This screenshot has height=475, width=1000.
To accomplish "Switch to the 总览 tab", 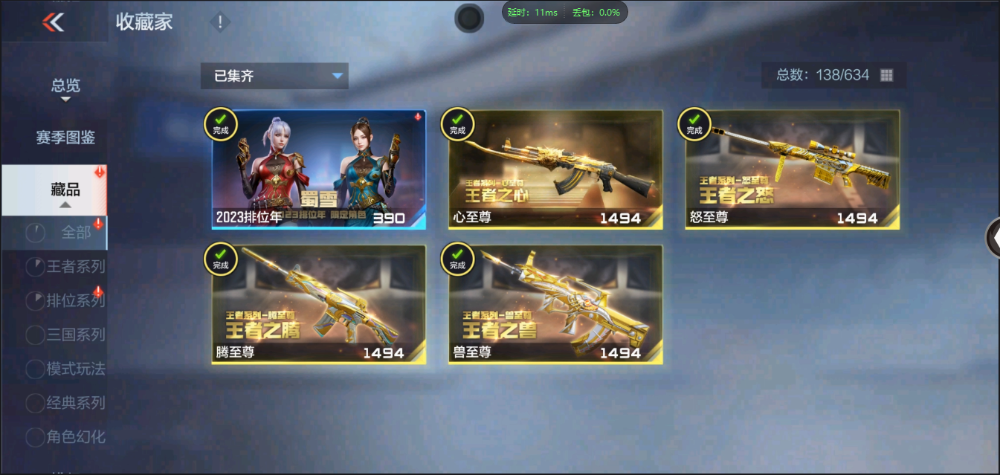I will (x=66, y=86).
